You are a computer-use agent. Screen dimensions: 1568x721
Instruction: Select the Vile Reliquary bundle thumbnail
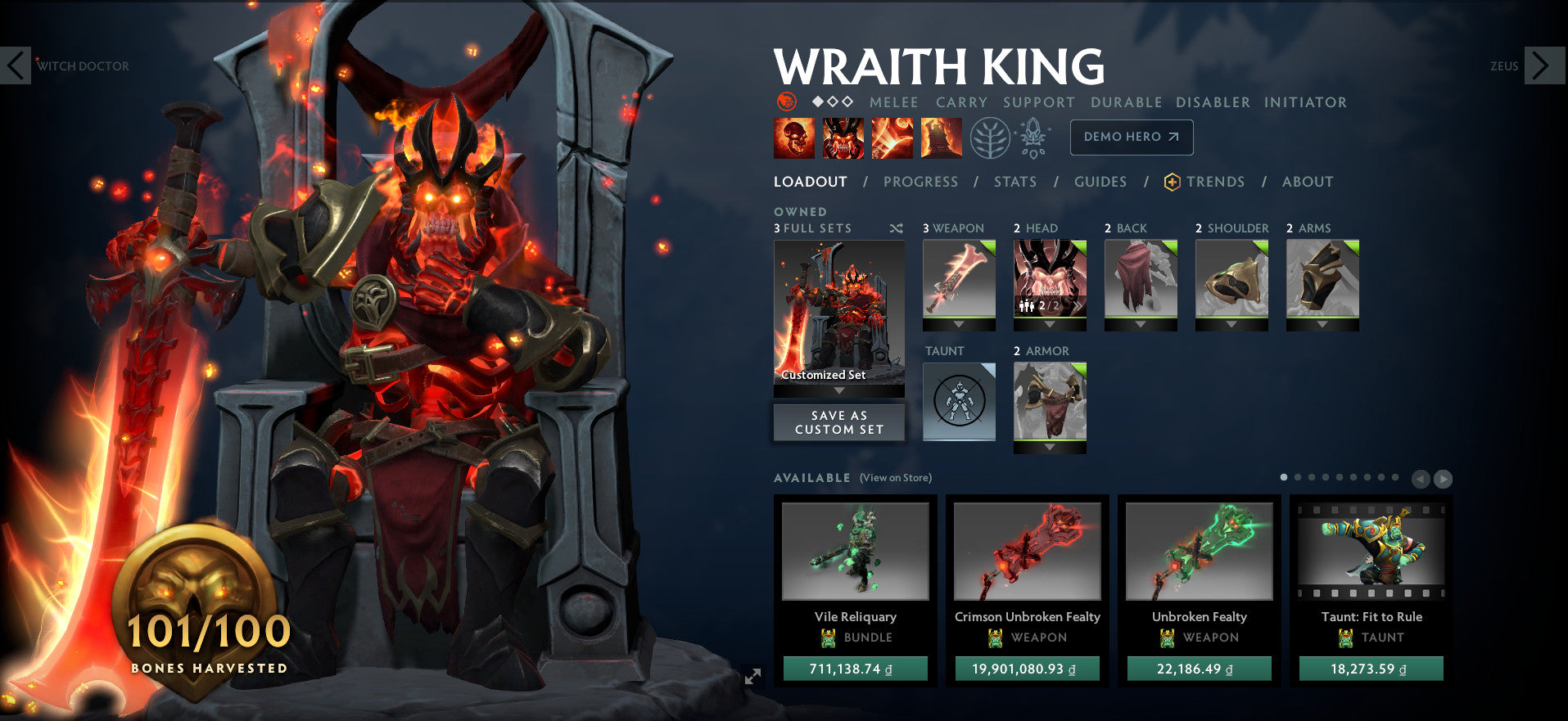pos(856,552)
